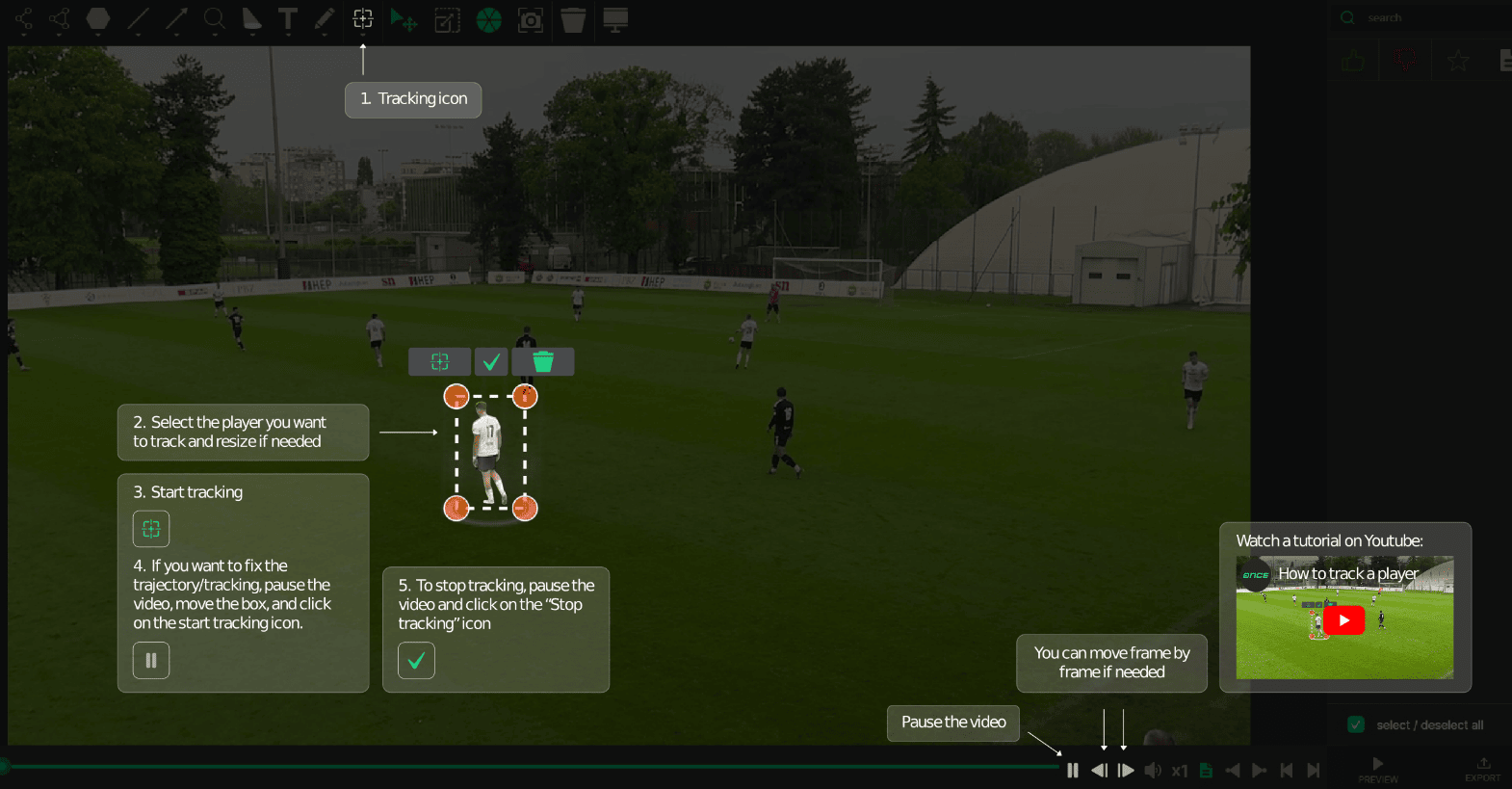Select the Move cursor tool
Viewport: 1512px width, 789px height.
coord(404,18)
